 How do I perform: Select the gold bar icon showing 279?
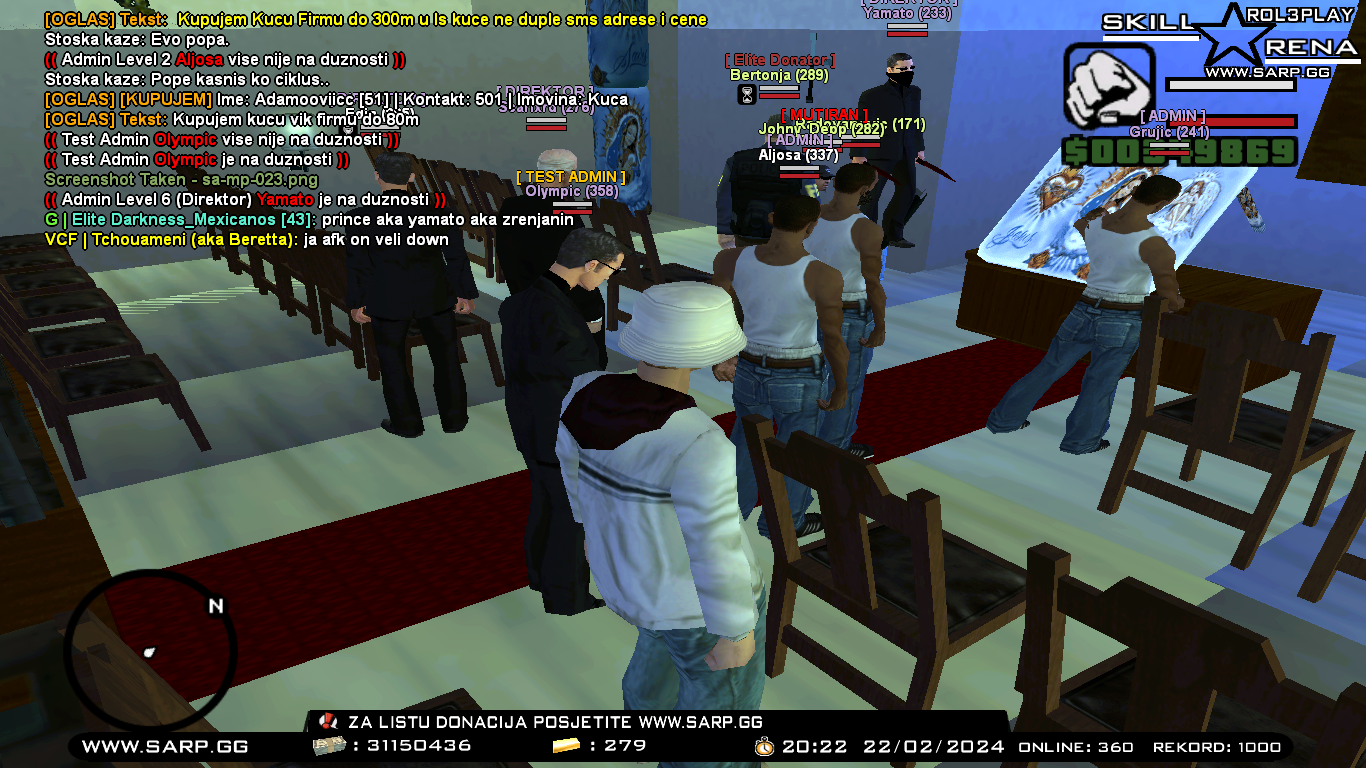click(x=565, y=744)
